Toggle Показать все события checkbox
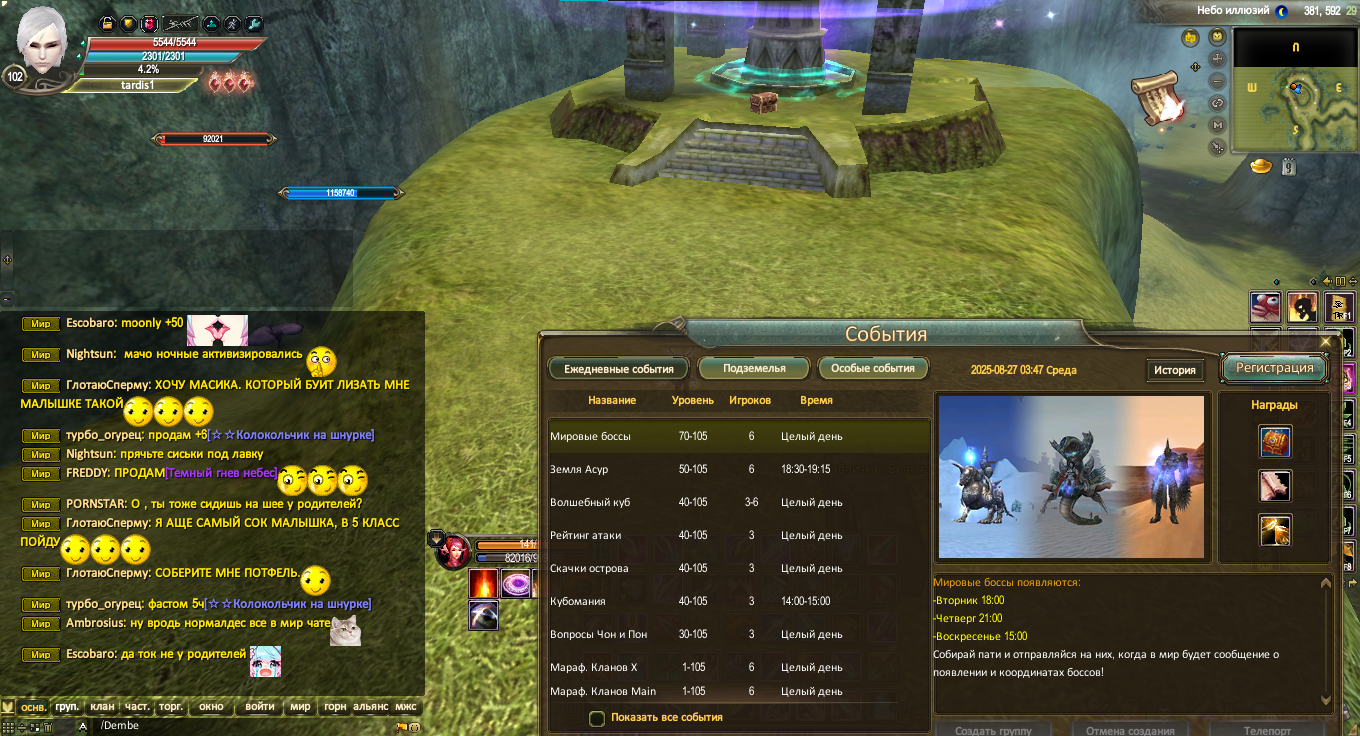The image size is (1360, 736). (597, 718)
